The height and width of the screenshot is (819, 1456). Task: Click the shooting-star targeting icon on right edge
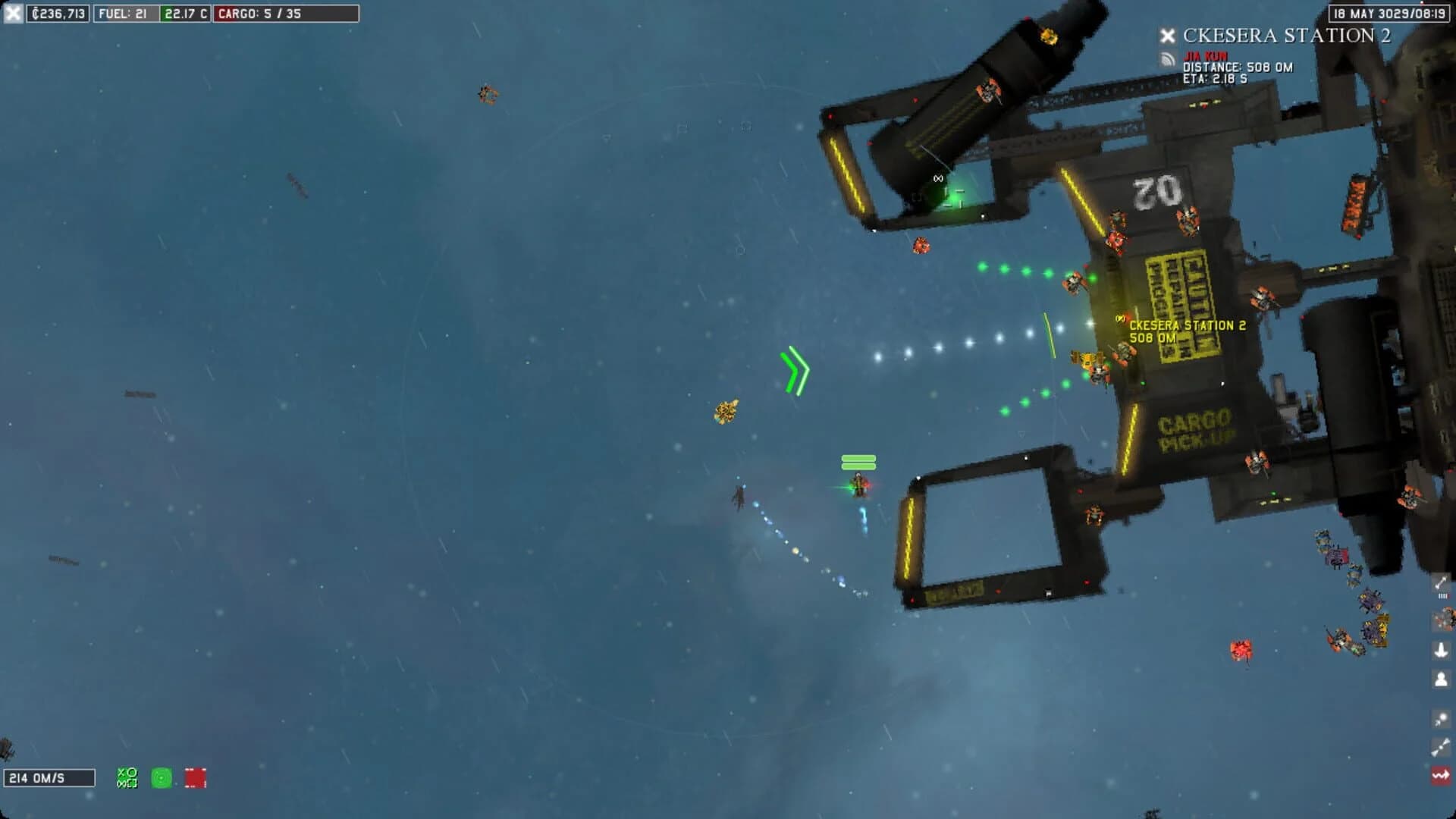1442,717
